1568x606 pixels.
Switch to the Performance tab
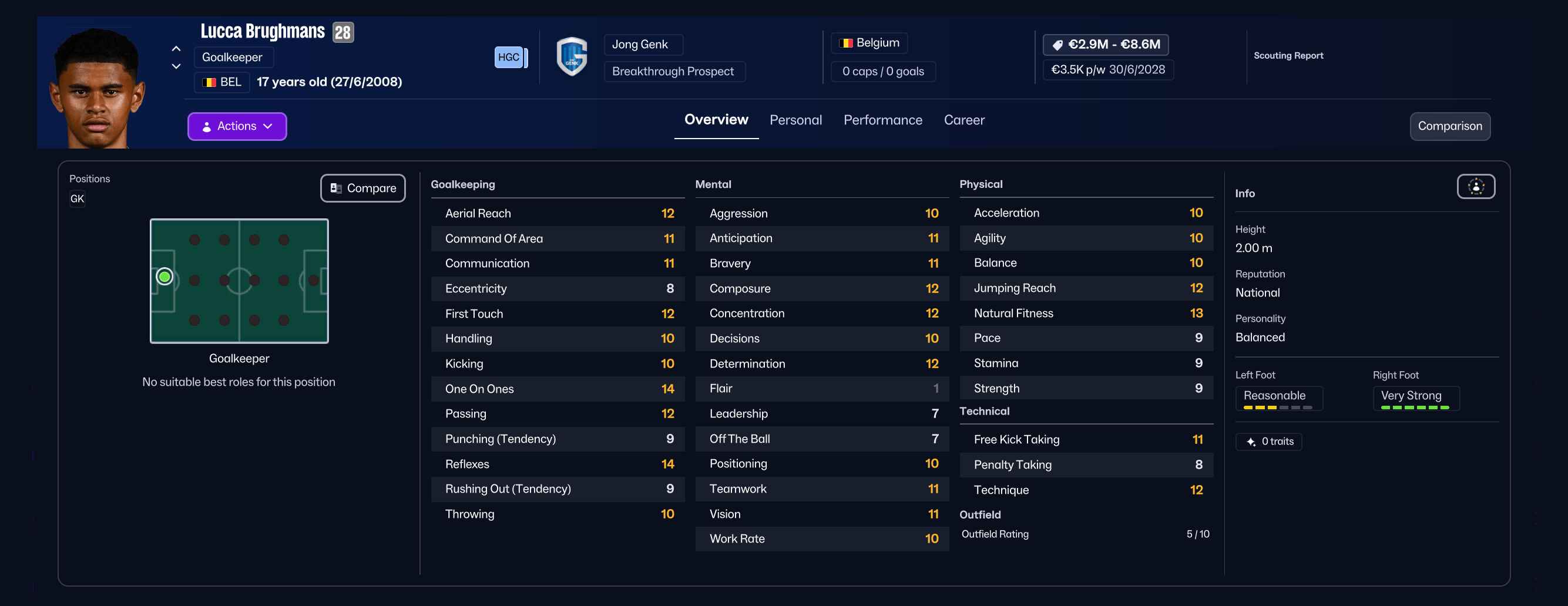coord(882,120)
